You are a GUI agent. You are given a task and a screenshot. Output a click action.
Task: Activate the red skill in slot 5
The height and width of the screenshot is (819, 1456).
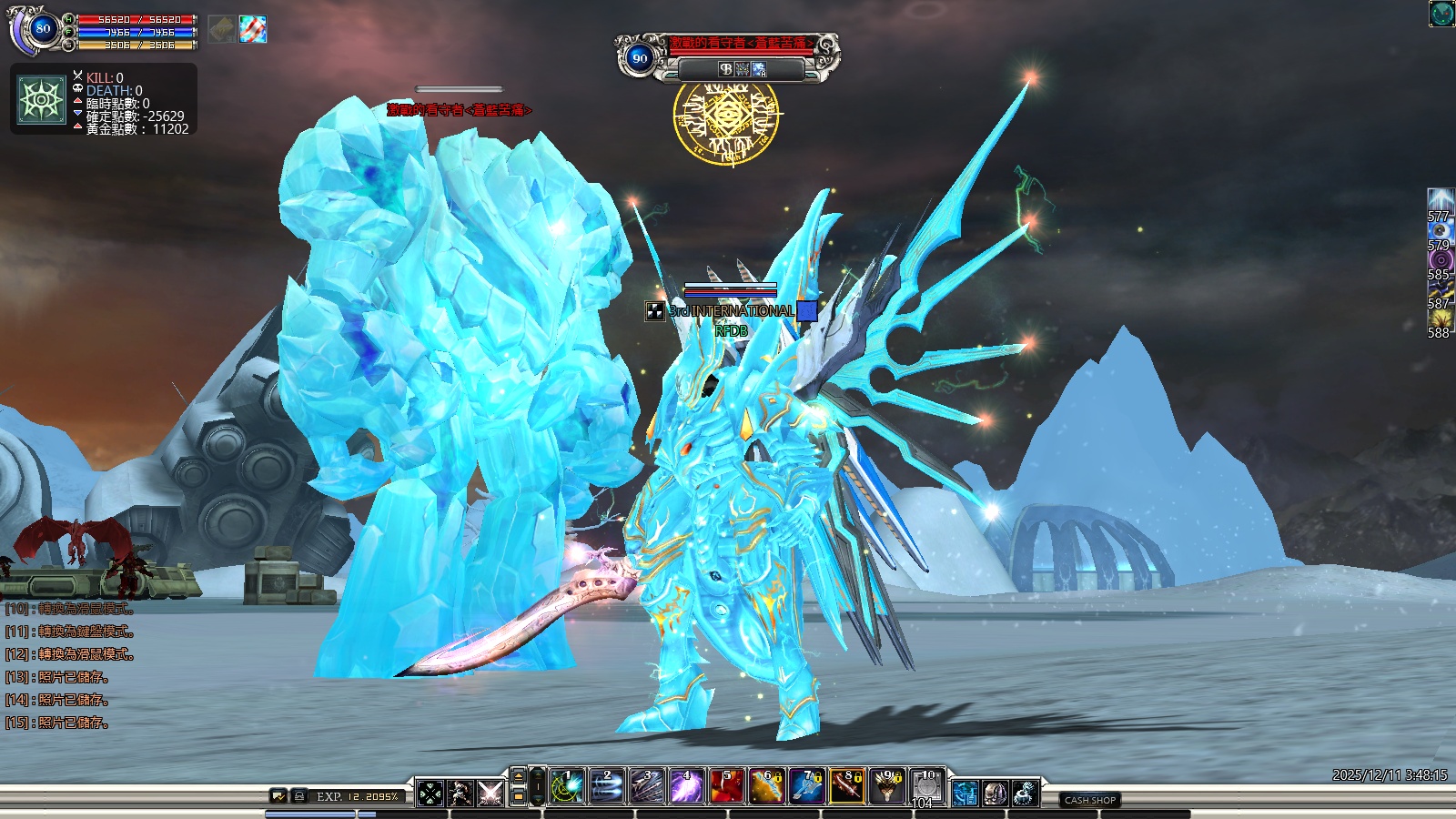pos(727,787)
